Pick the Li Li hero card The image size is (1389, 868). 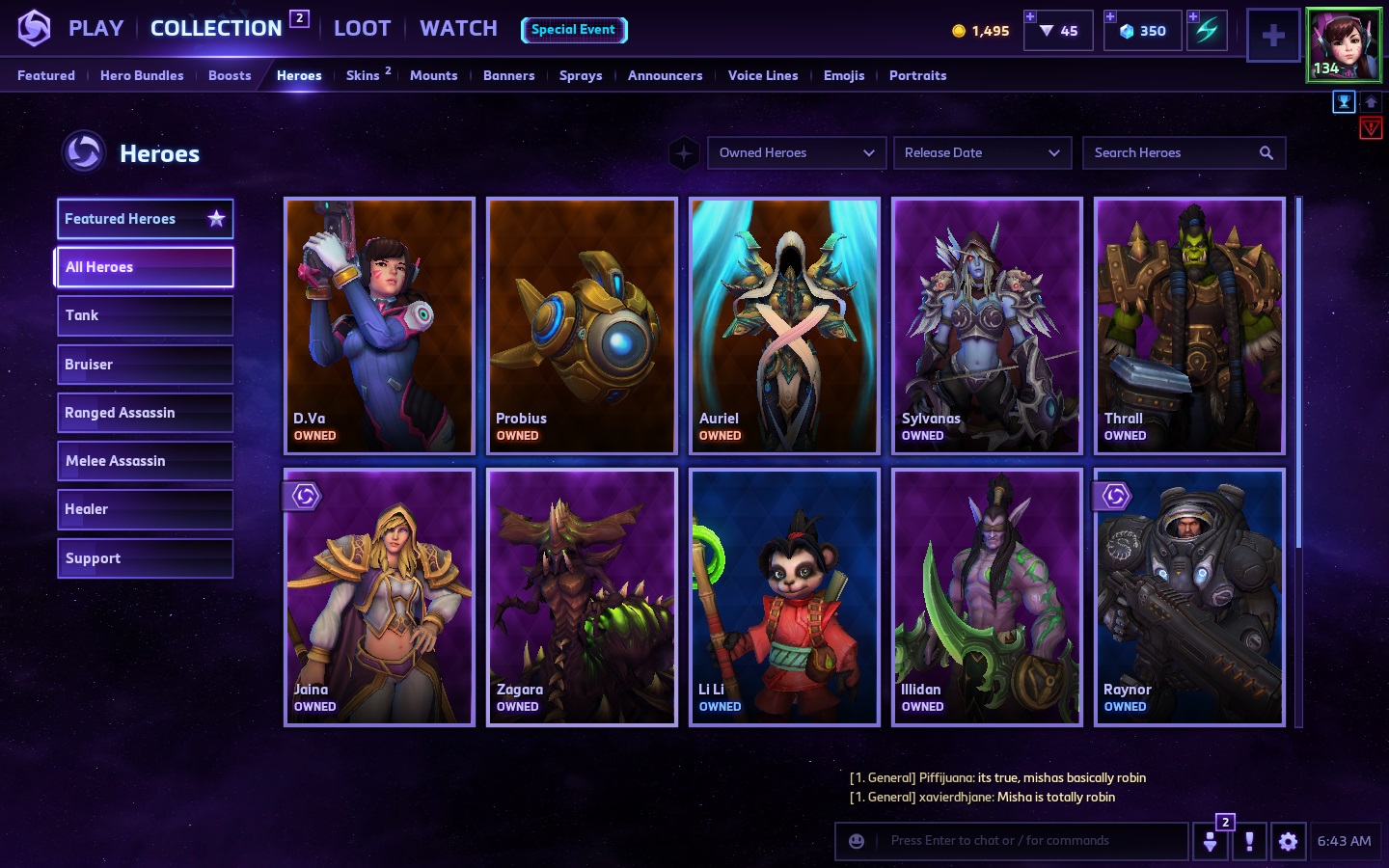[x=784, y=596]
